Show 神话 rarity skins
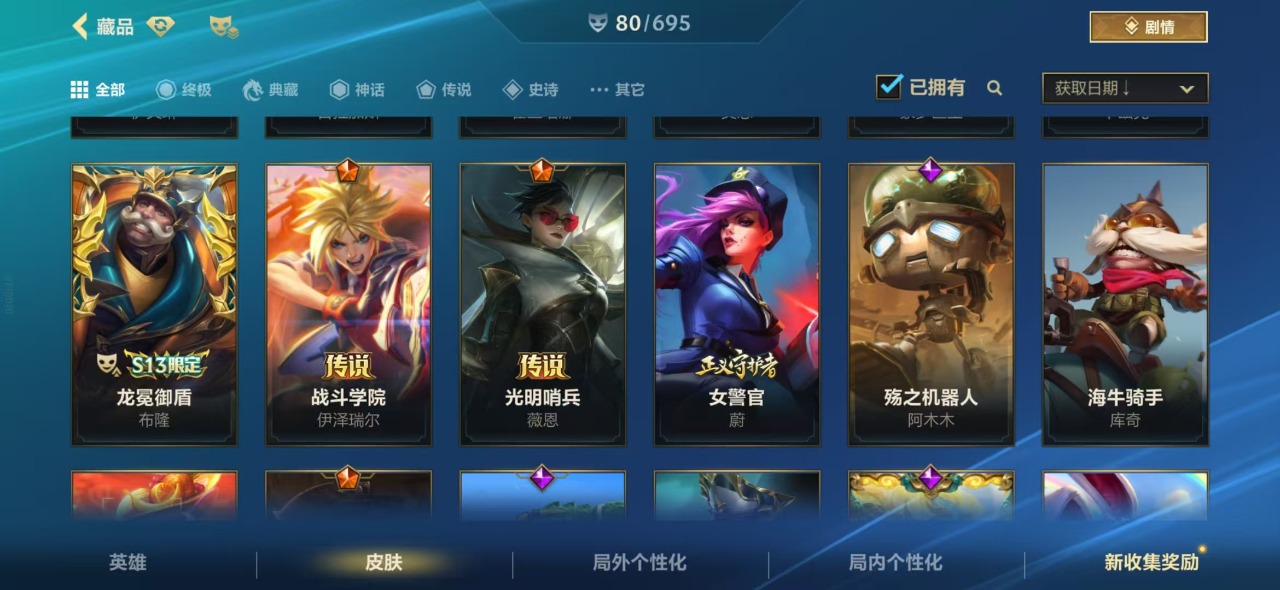 [357, 90]
